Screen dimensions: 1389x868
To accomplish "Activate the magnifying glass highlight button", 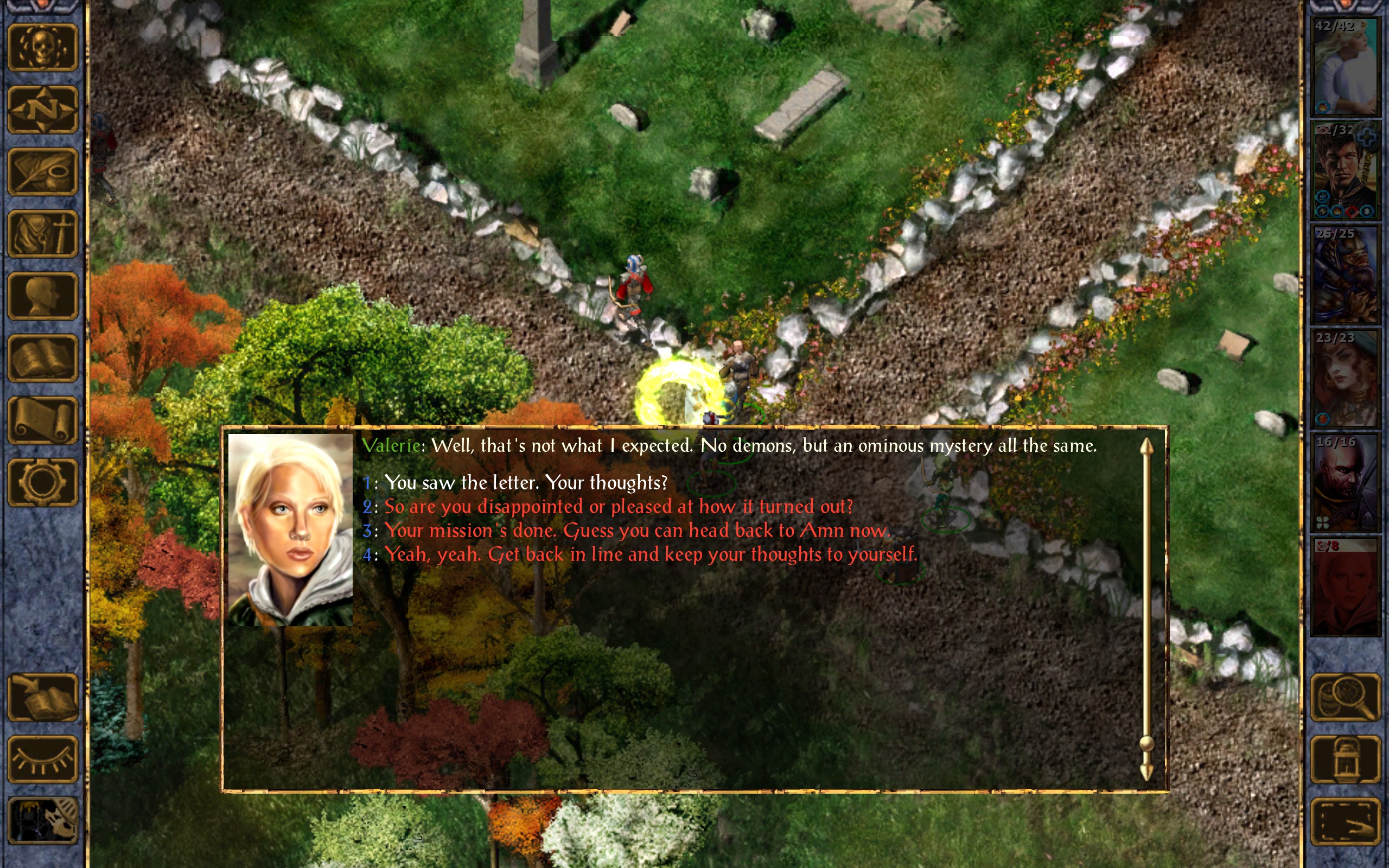I will [x=1346, y=697].
